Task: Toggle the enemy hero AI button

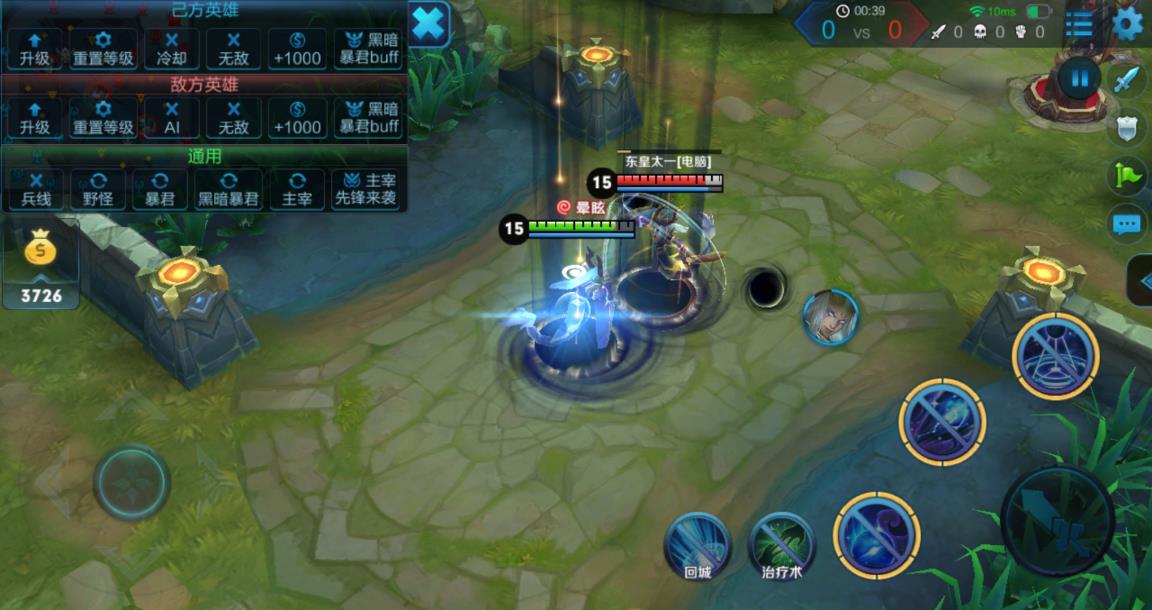Action: (x=172, y=117)
